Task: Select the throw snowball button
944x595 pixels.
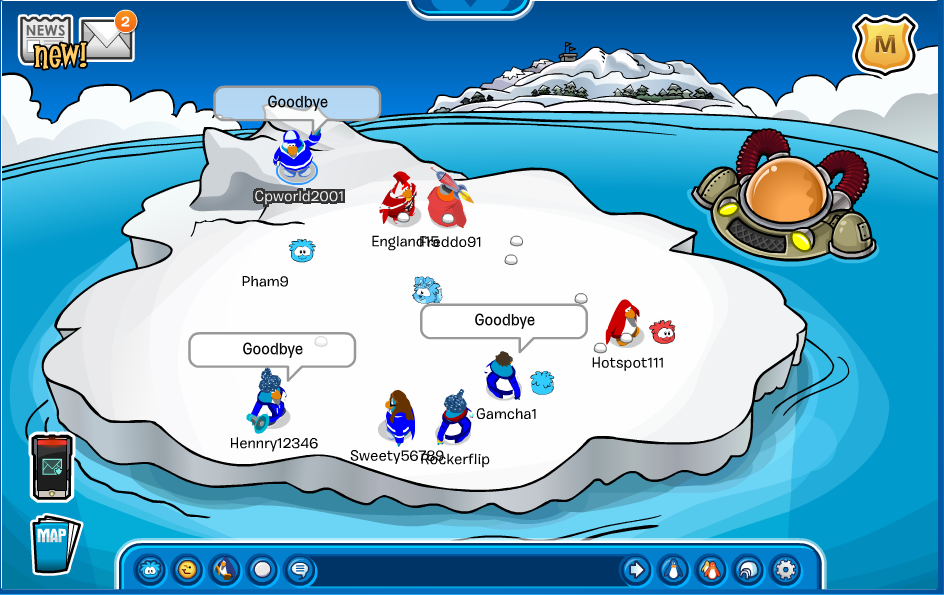Action: [x=262, y=570]
